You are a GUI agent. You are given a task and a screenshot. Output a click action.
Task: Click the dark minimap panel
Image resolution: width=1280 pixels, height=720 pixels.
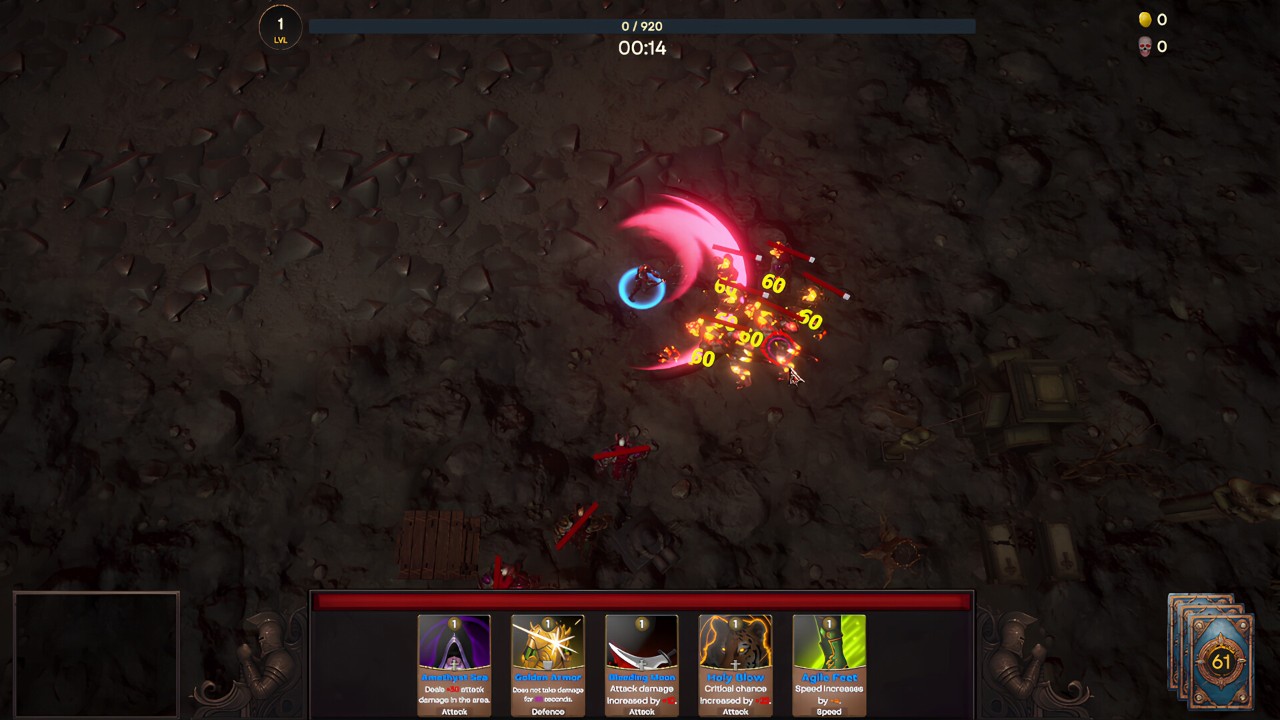[96, 654]
